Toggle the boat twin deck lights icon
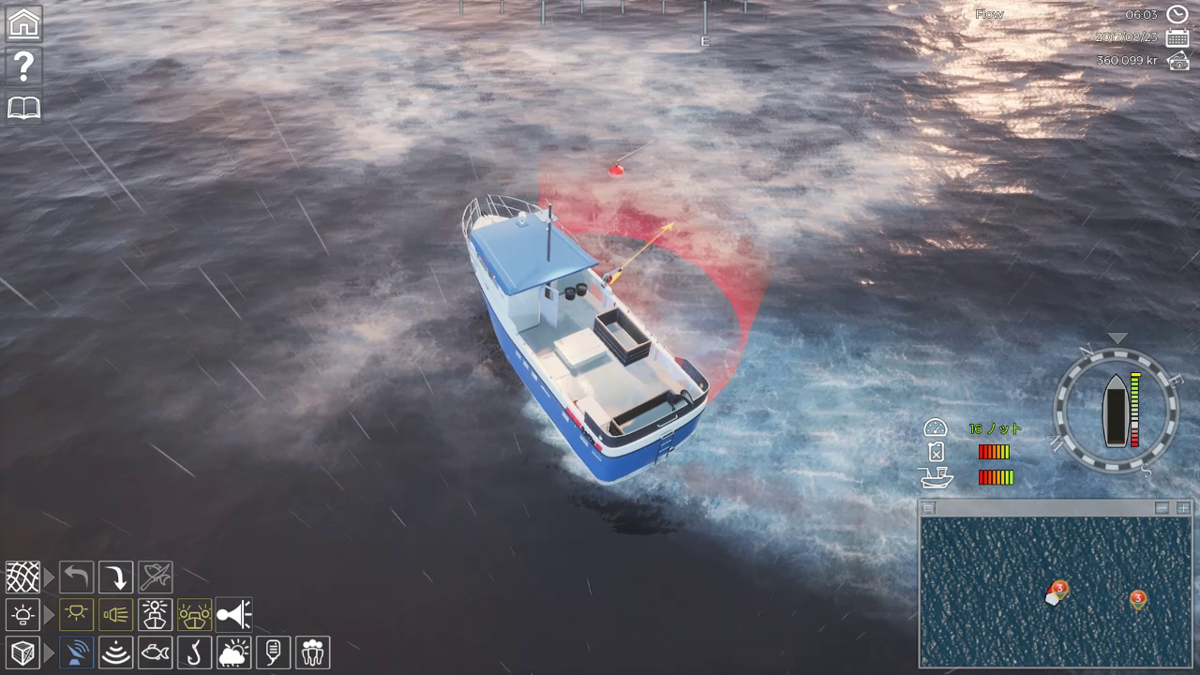The width and height of the screenshot is (1200, 675). point(194,614)
